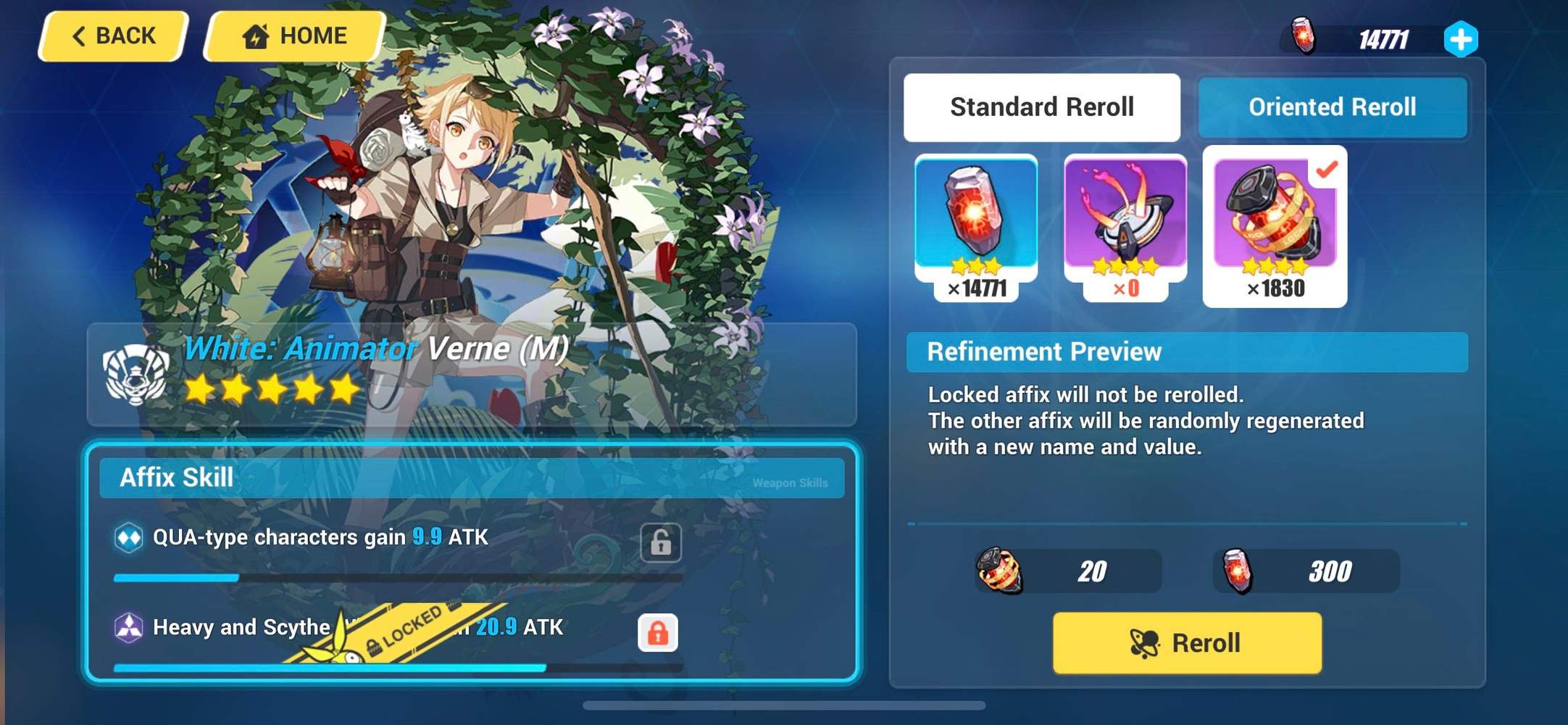The image size is (1568, 725).
Task: Select the four-star anchor refinement material
Action: [1125, 217]
